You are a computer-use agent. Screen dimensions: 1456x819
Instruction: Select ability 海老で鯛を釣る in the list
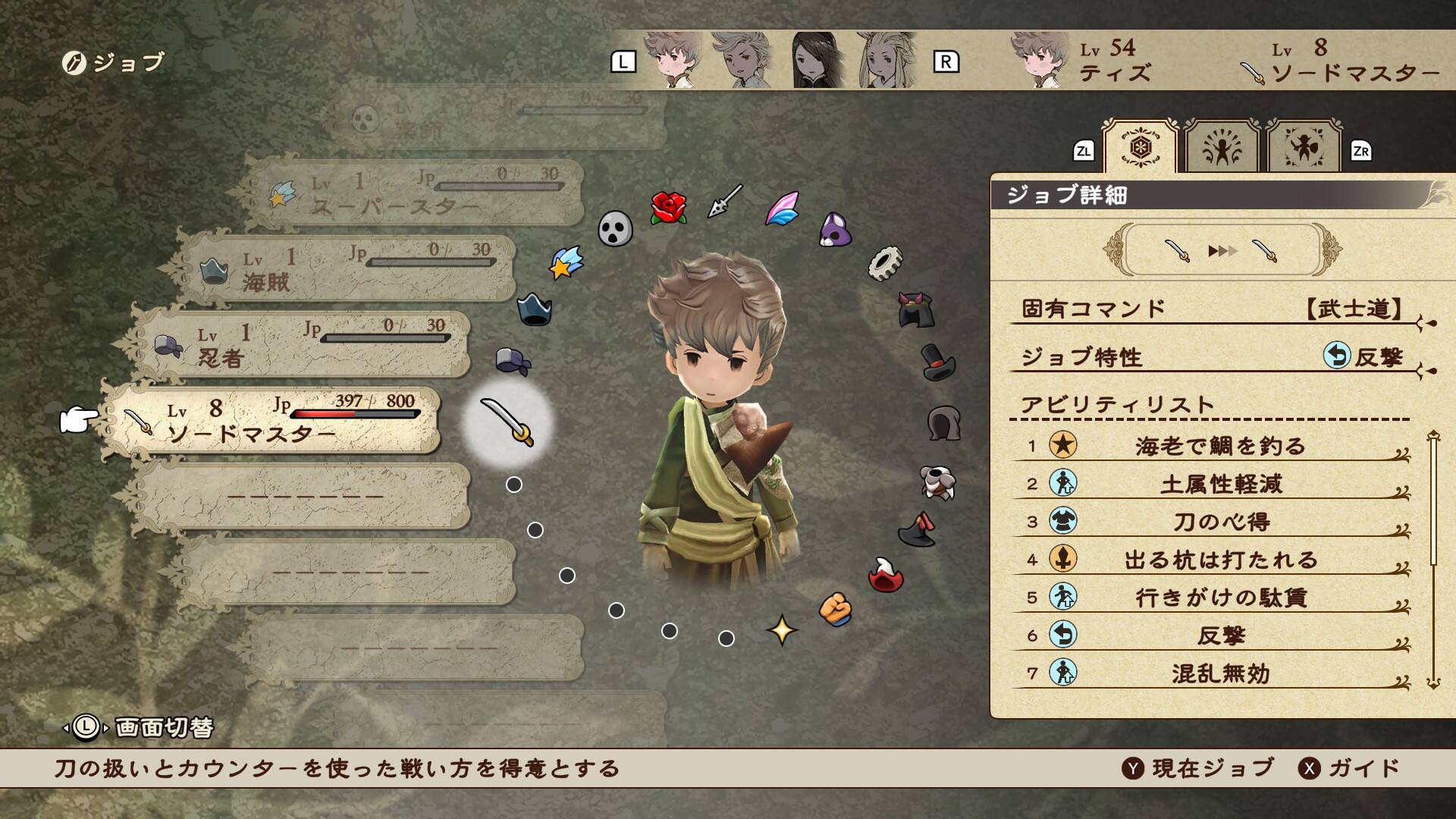[1219, 446]
